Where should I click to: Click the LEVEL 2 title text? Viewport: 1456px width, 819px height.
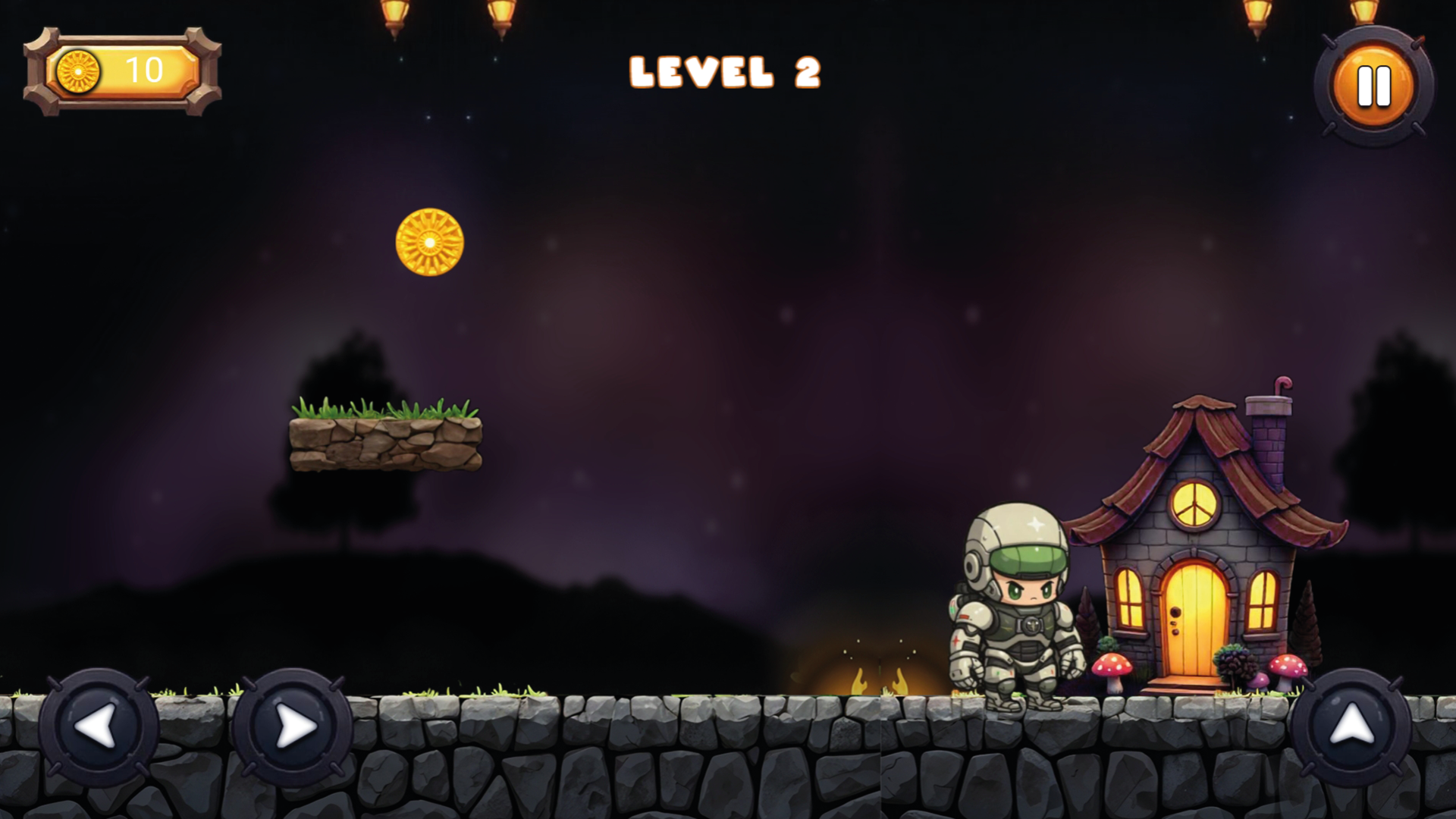pos(726,72)
